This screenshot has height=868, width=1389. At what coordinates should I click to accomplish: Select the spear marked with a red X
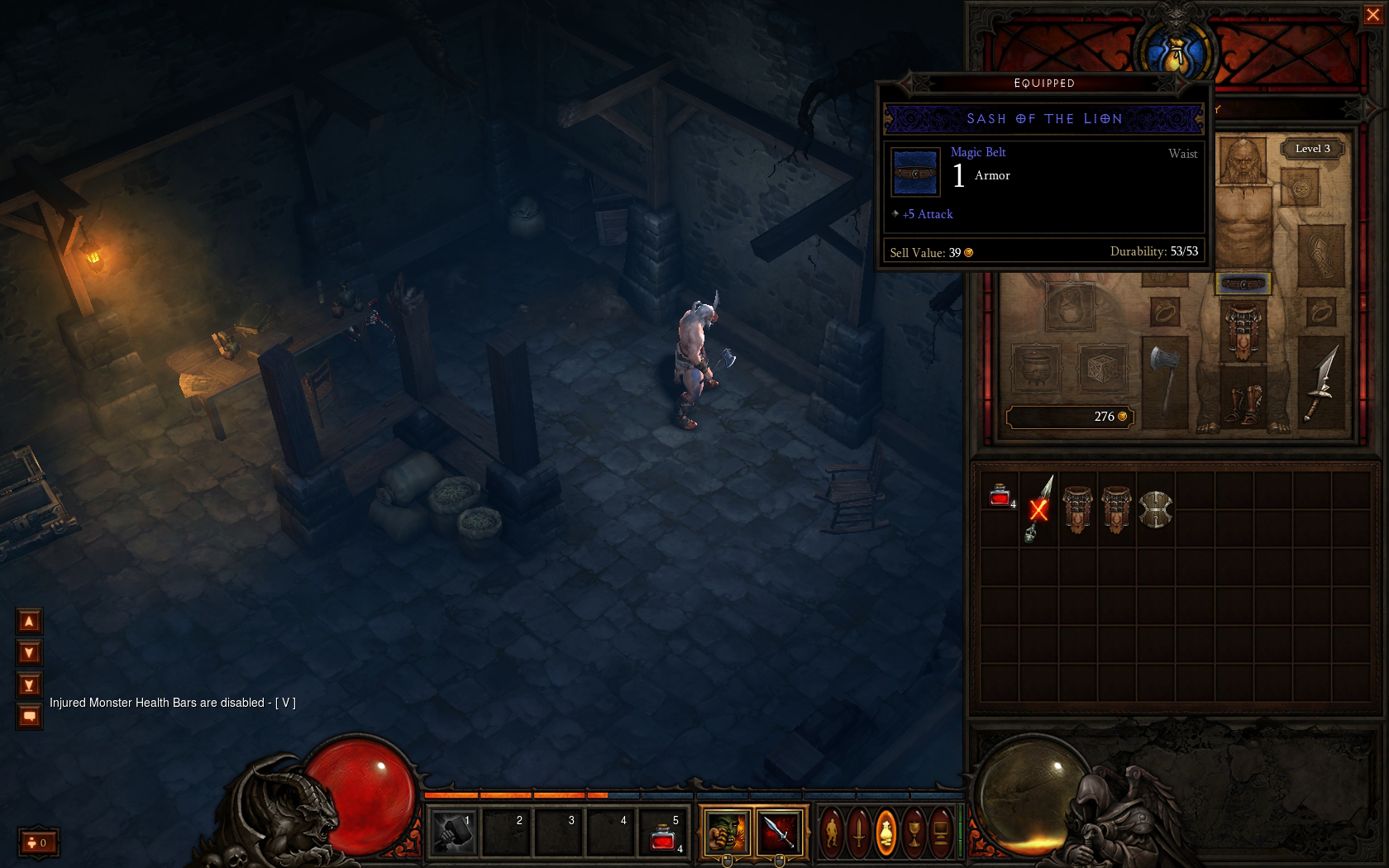(1038, 508)
